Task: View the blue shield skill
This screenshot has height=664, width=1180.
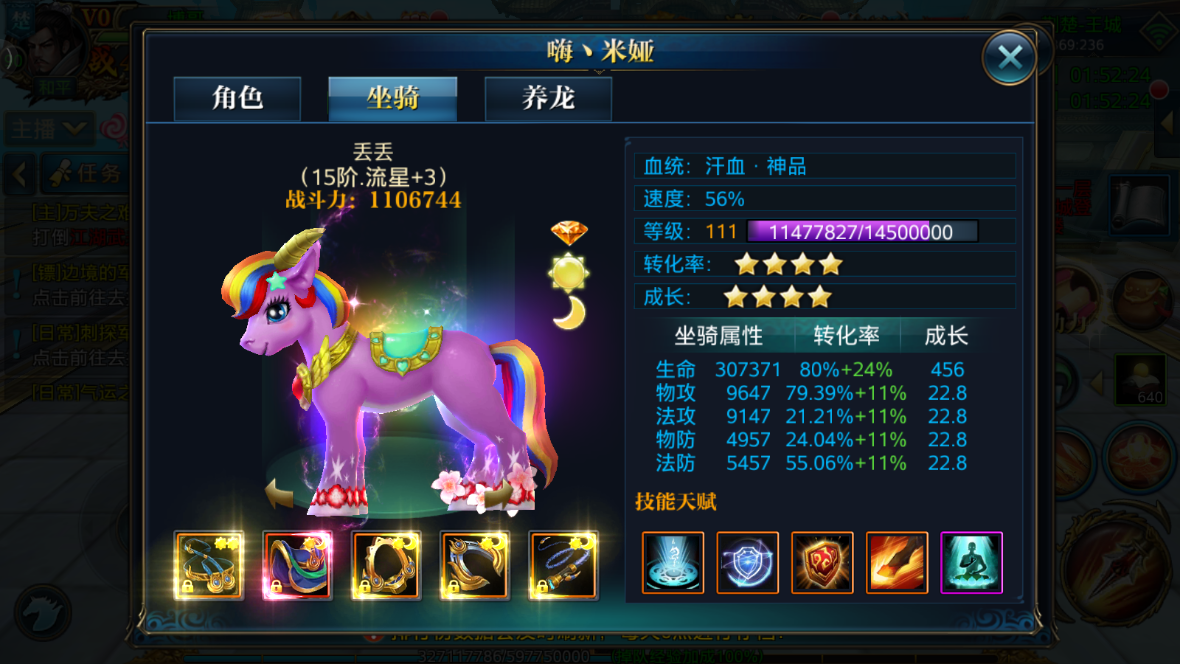Action: coord(748,563)
